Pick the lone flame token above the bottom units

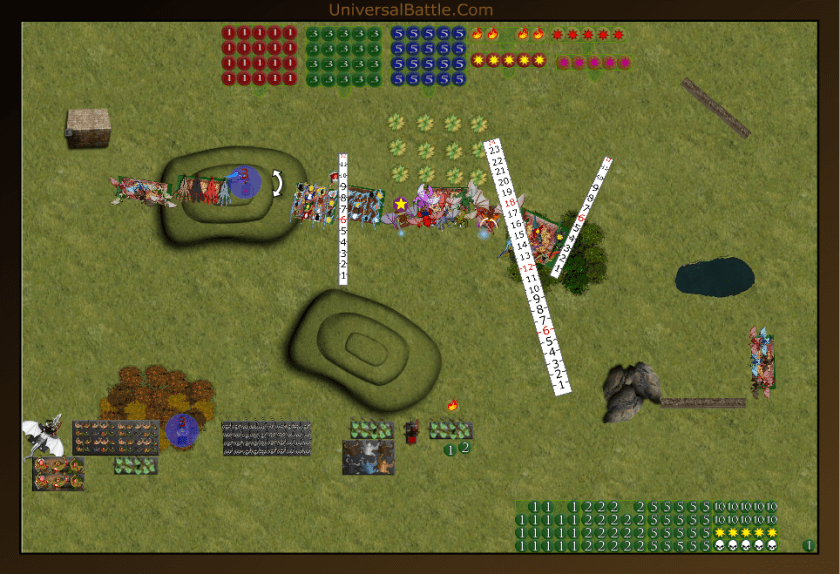452,405
